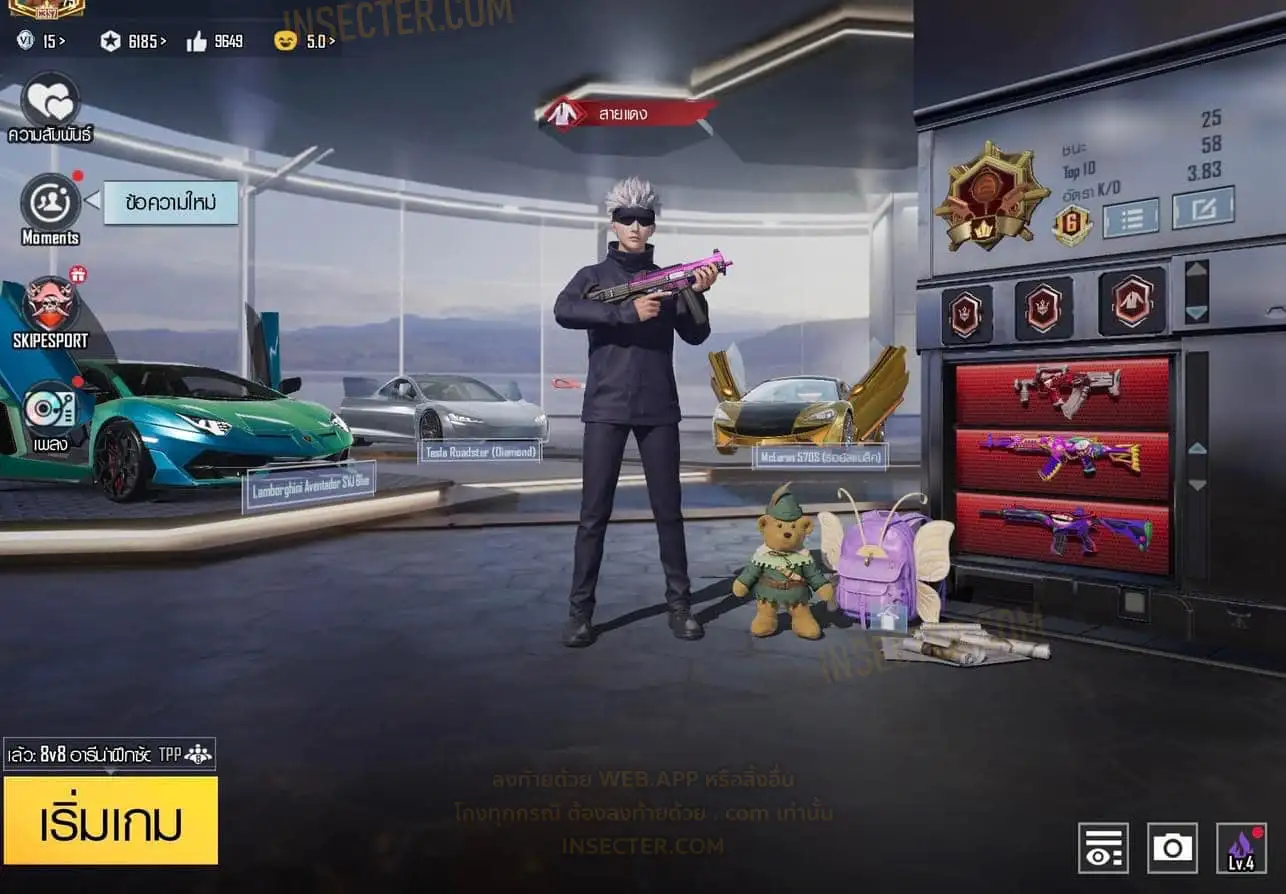This screenshot has height=894, width=1286.
Task: Open the large rank tier emblem
Action: (991, 195)
